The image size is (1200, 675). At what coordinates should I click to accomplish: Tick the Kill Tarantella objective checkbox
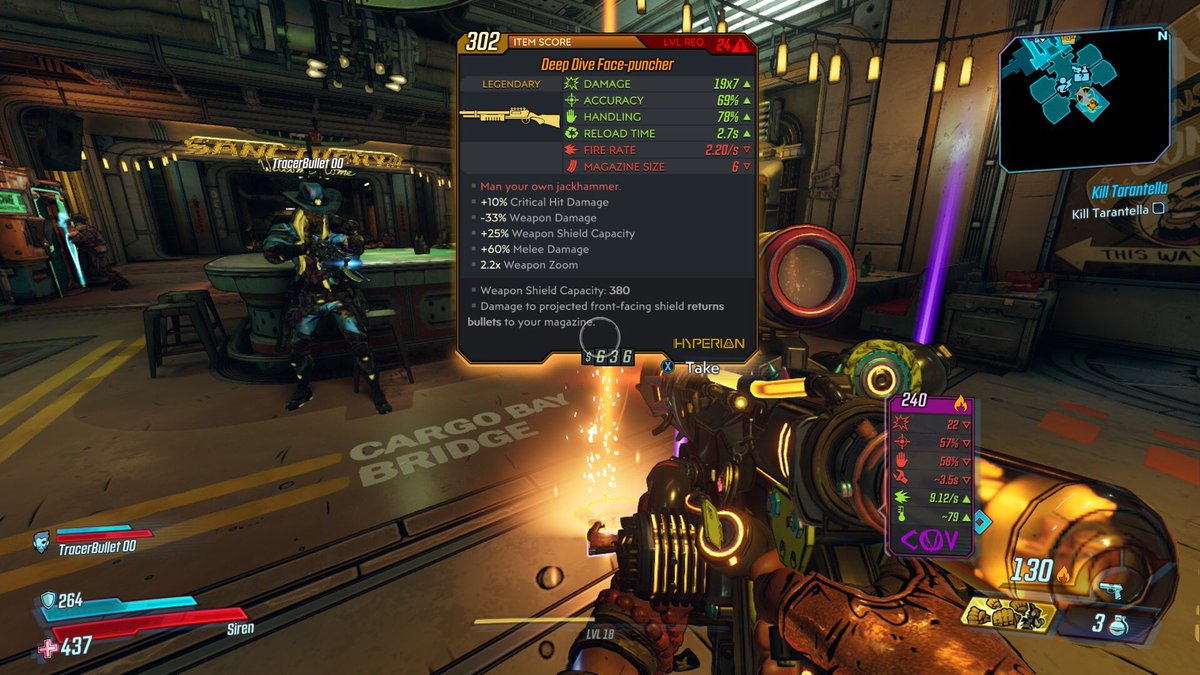point(1159,209)
